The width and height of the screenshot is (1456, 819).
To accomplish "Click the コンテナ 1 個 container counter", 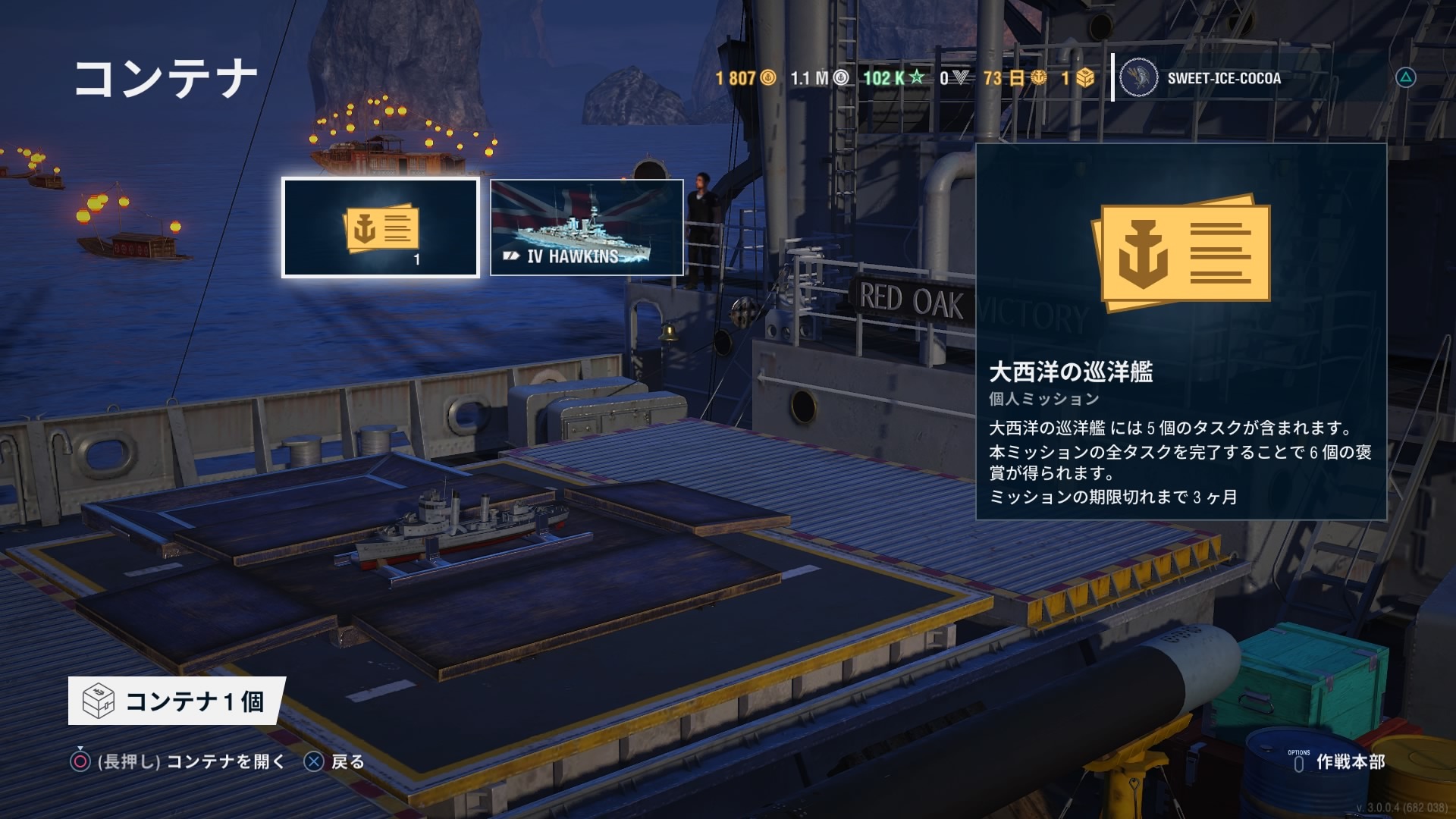I will pos(177,701).
